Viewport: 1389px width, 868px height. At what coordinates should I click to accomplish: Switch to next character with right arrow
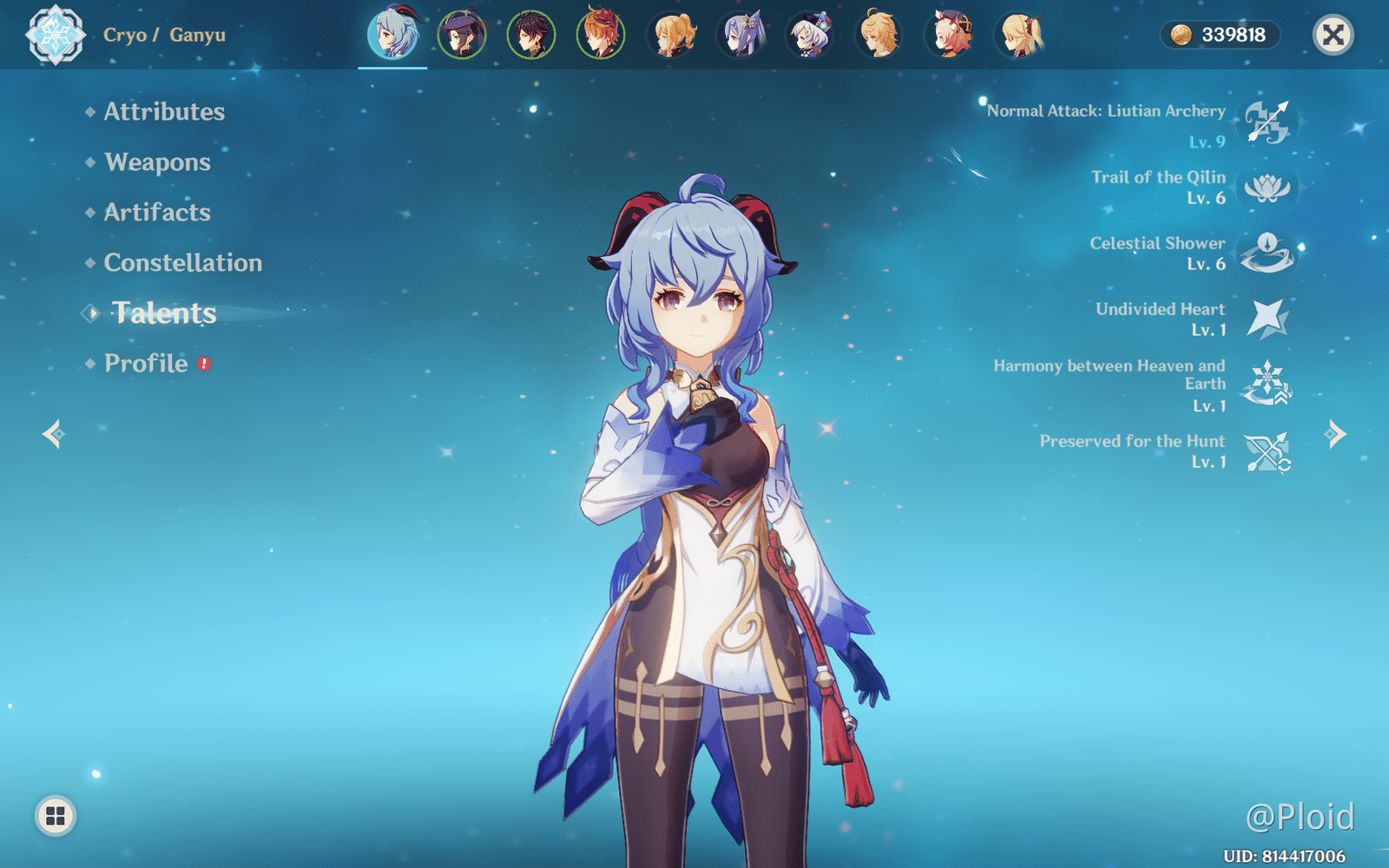(1335, 433)
